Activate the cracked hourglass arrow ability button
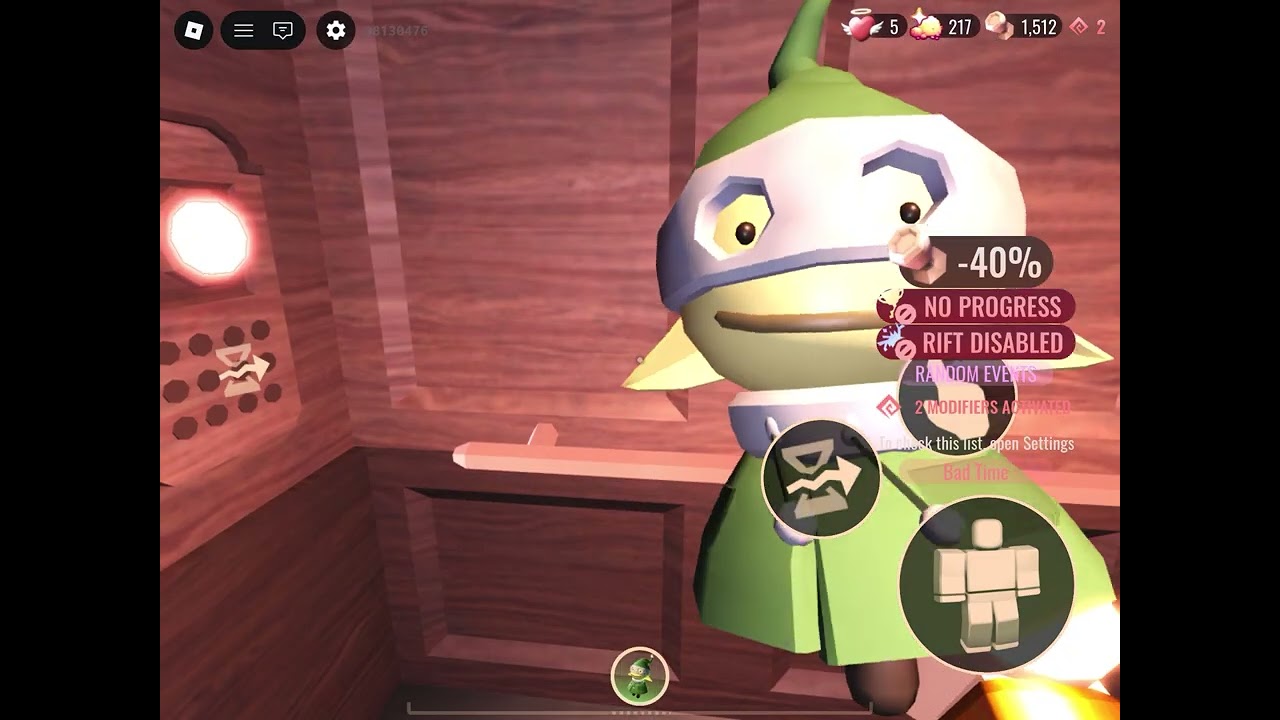Image resolution: width=1280 pixels, height=720 pixels. pyautogui.click(x=821, y=478)
